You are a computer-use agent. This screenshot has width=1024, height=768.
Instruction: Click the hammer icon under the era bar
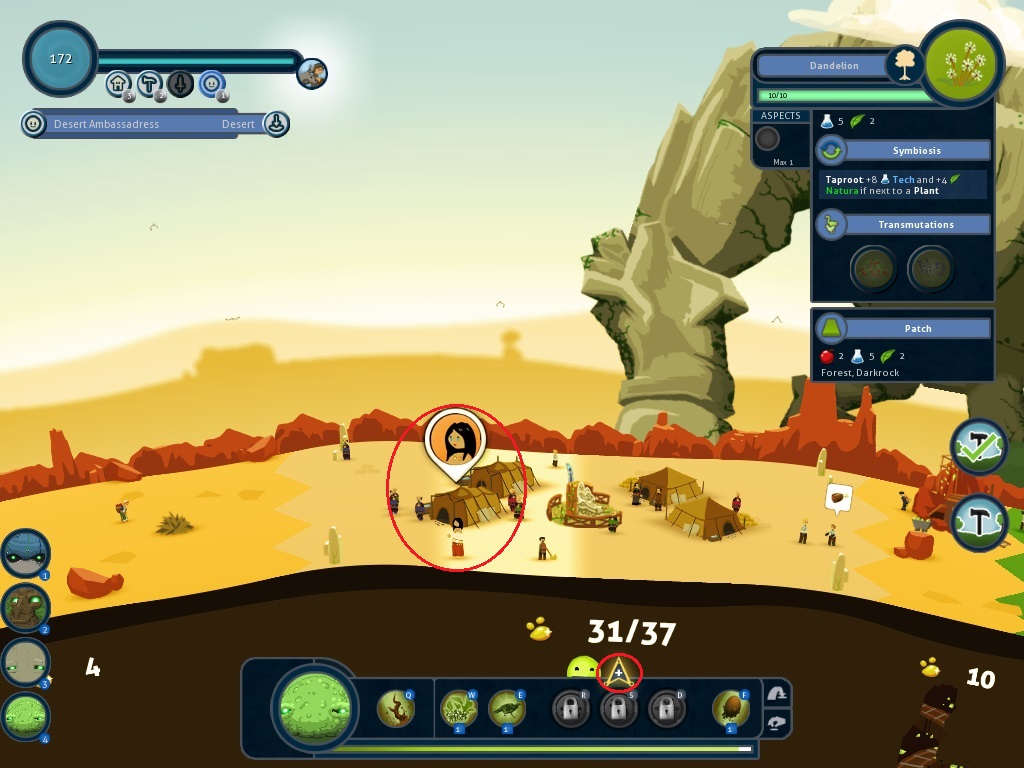149,83
